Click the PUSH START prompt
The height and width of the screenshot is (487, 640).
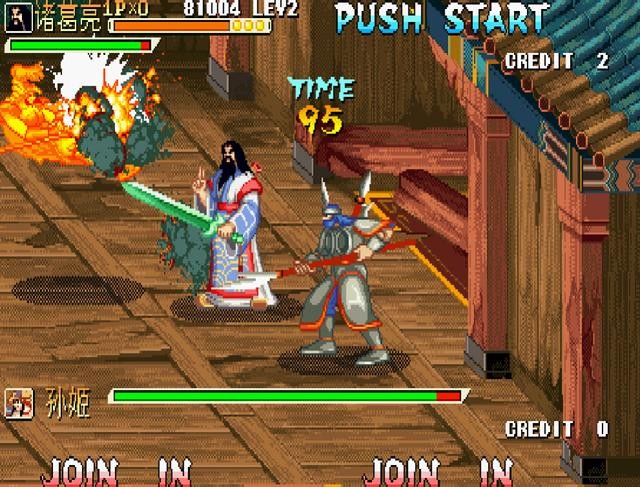pos(441,18)
